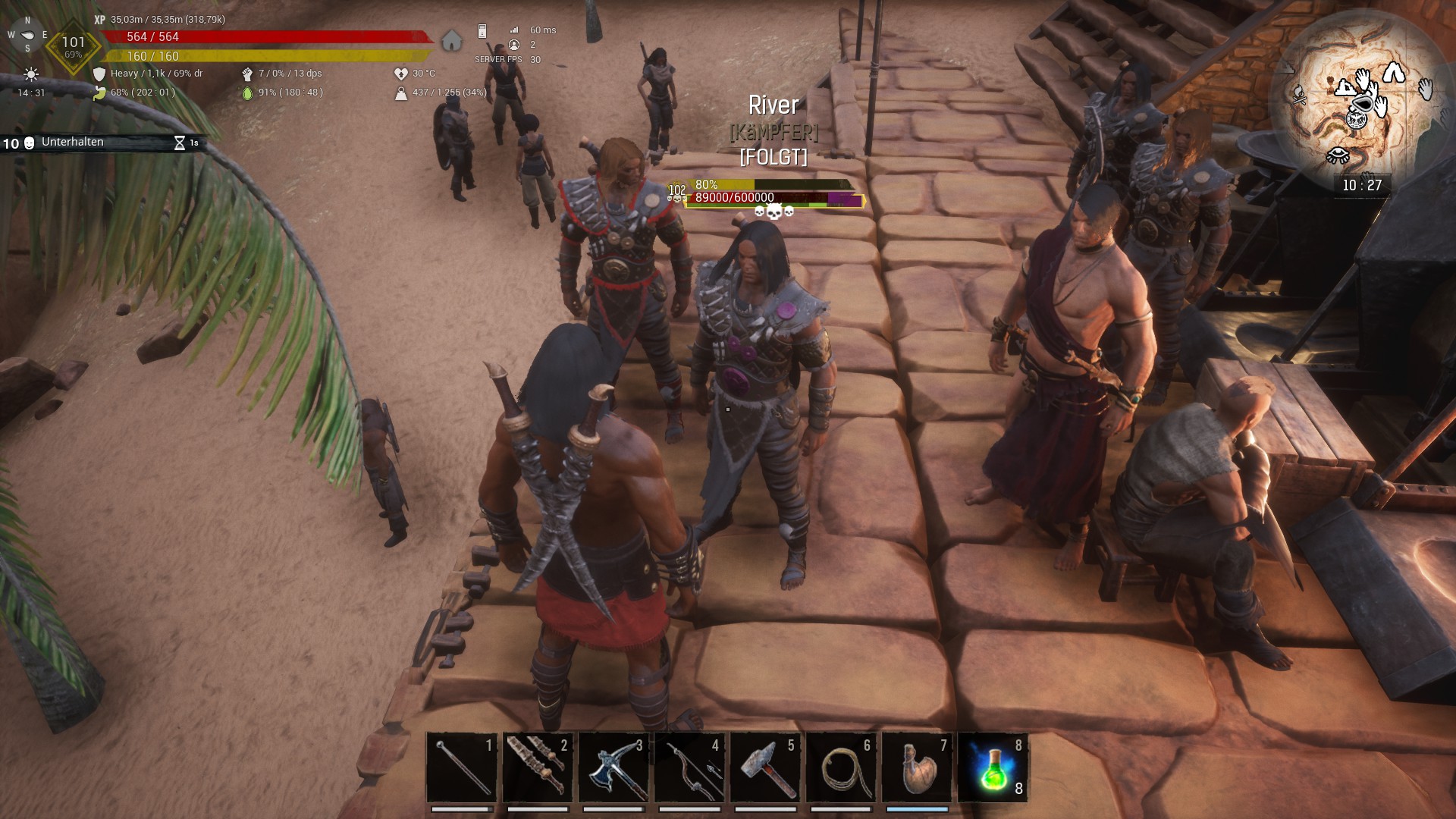Click the compass in the HUD corner
The image size is (1456, 819).
coord(27,35)
